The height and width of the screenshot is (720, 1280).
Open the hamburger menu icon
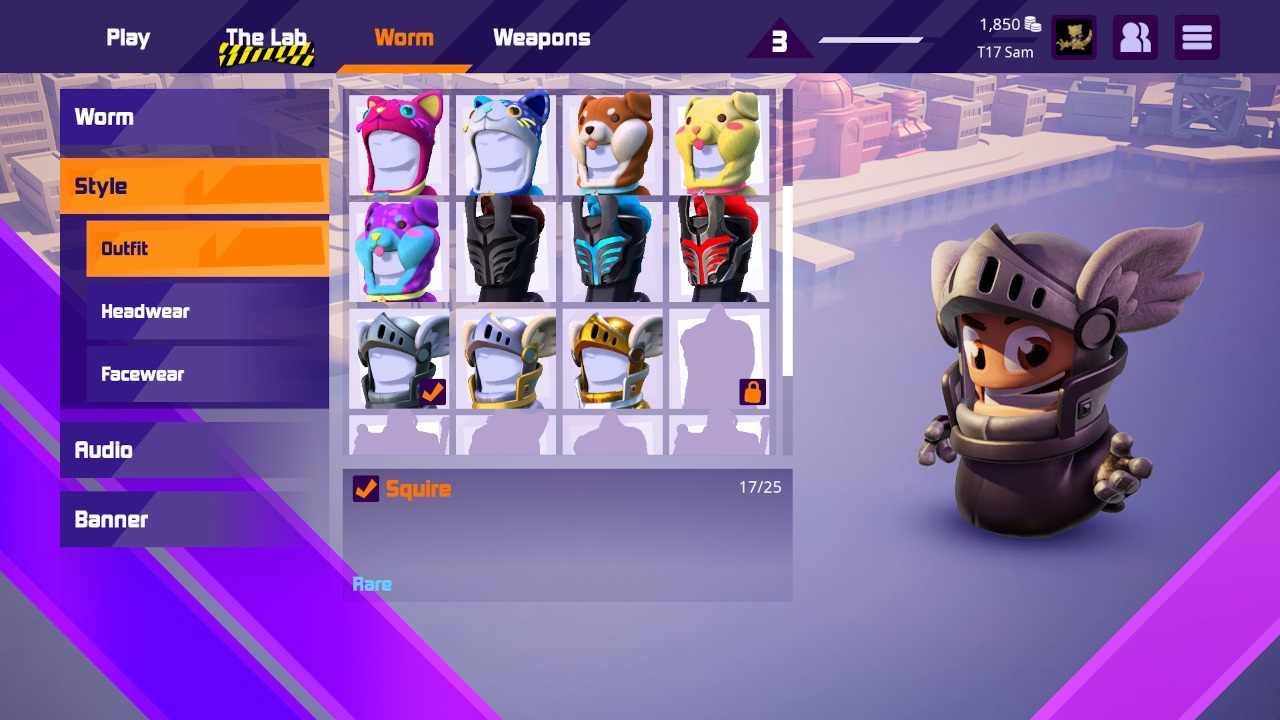pos(1197,37)
